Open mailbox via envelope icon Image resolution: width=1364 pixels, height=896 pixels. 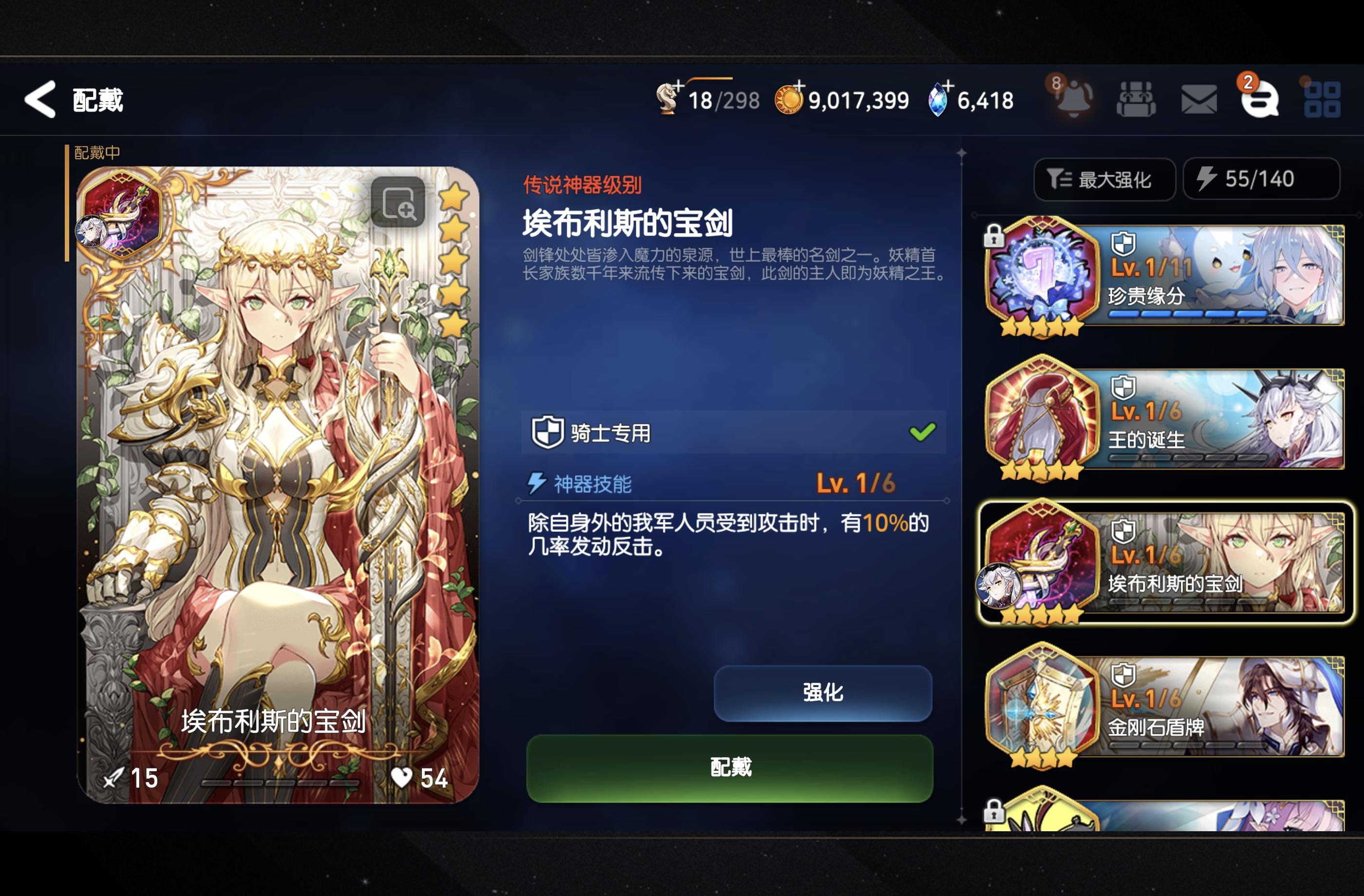(x=1199, y=99)
